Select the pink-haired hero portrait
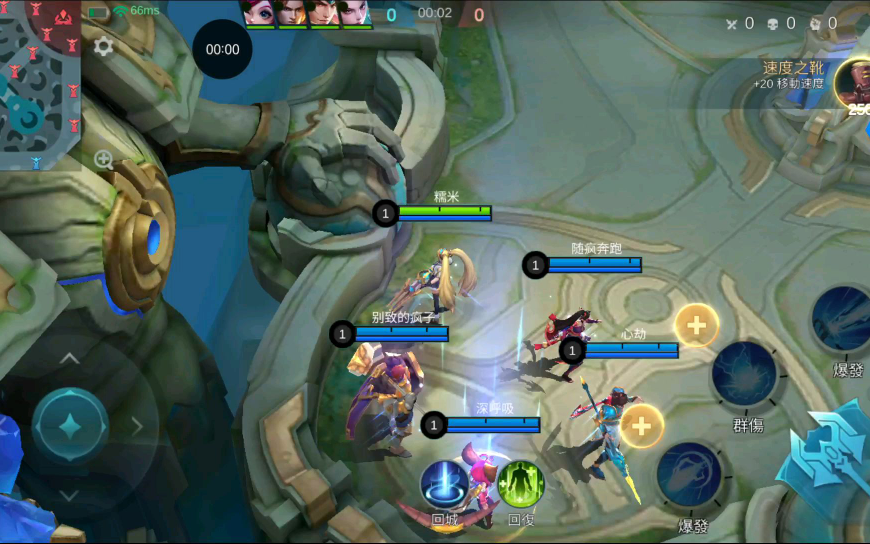Screen dimensions: 870x544 tap(258, 13)
